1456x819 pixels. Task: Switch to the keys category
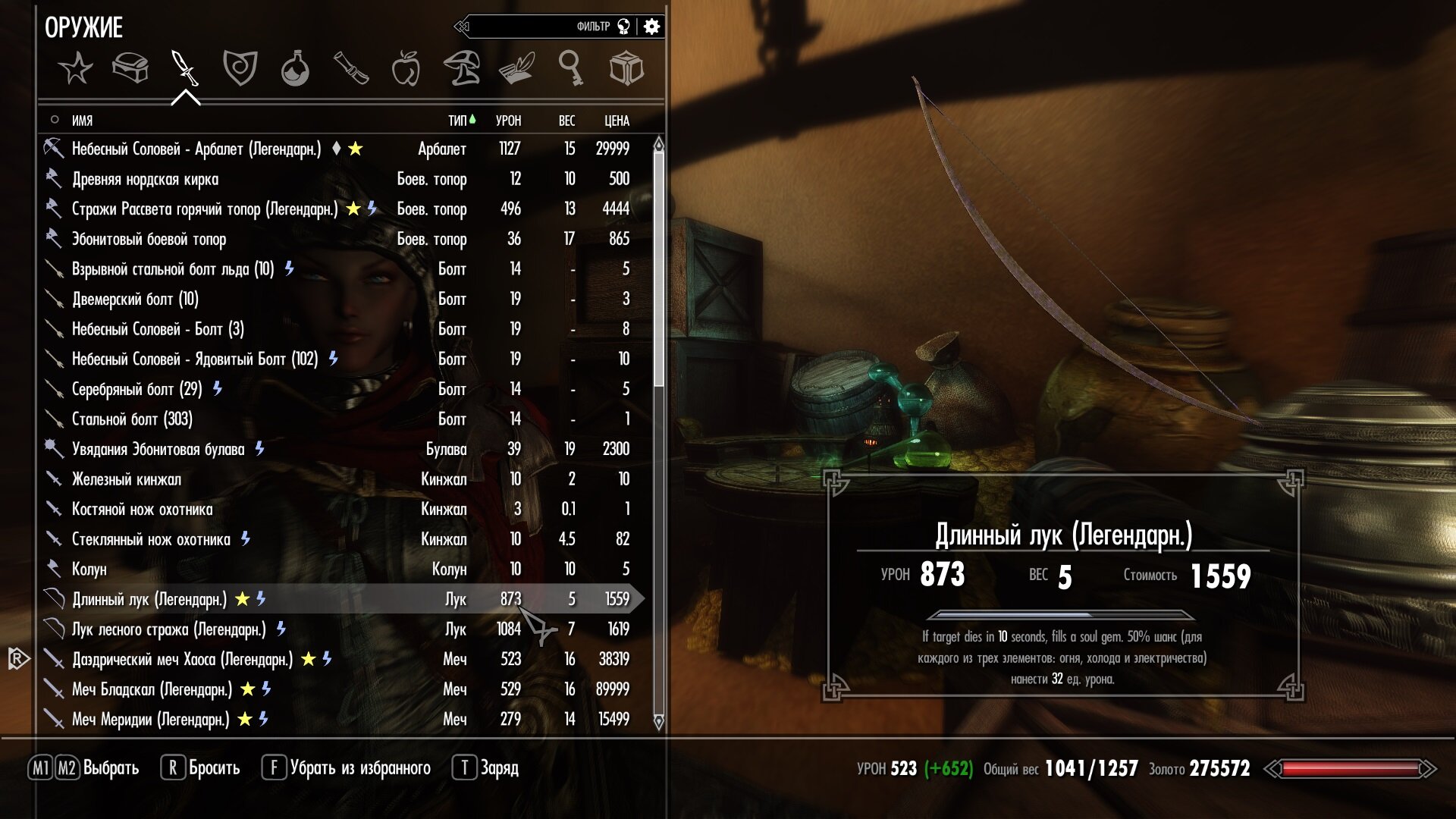pyautogui.click(x=570, y=69)
